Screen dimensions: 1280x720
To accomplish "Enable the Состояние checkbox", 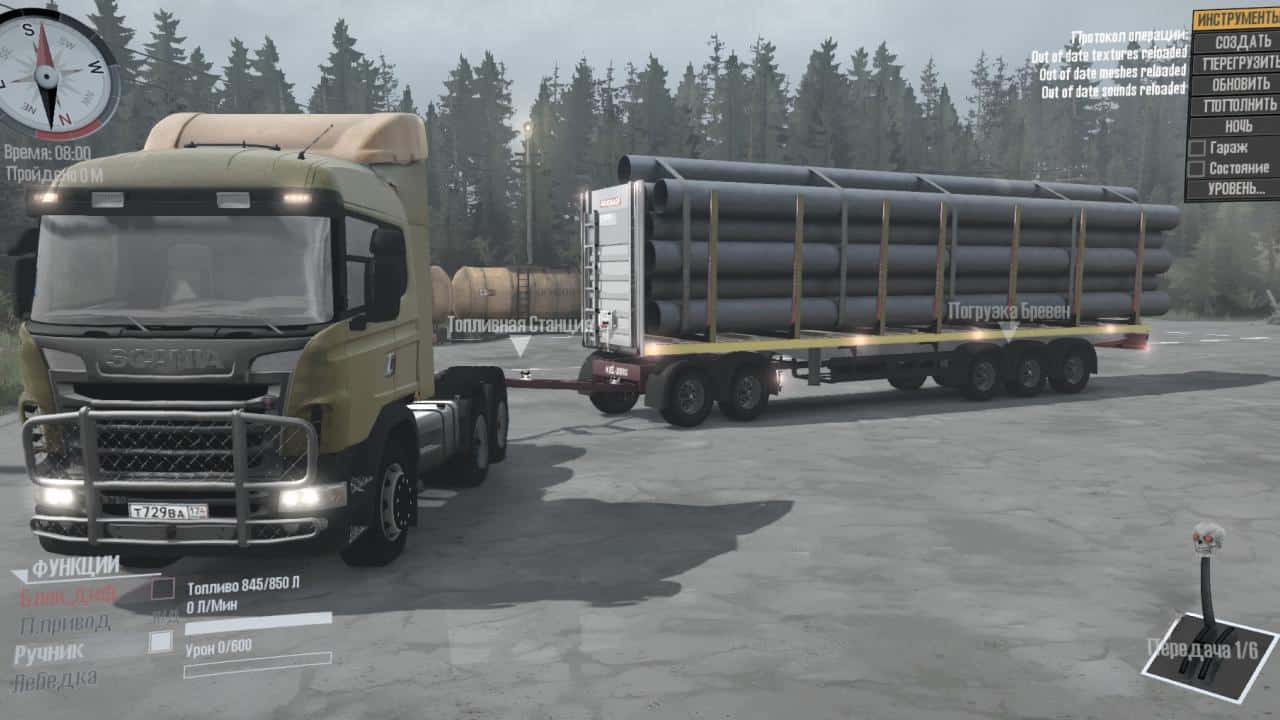I will pos(1197,168).
